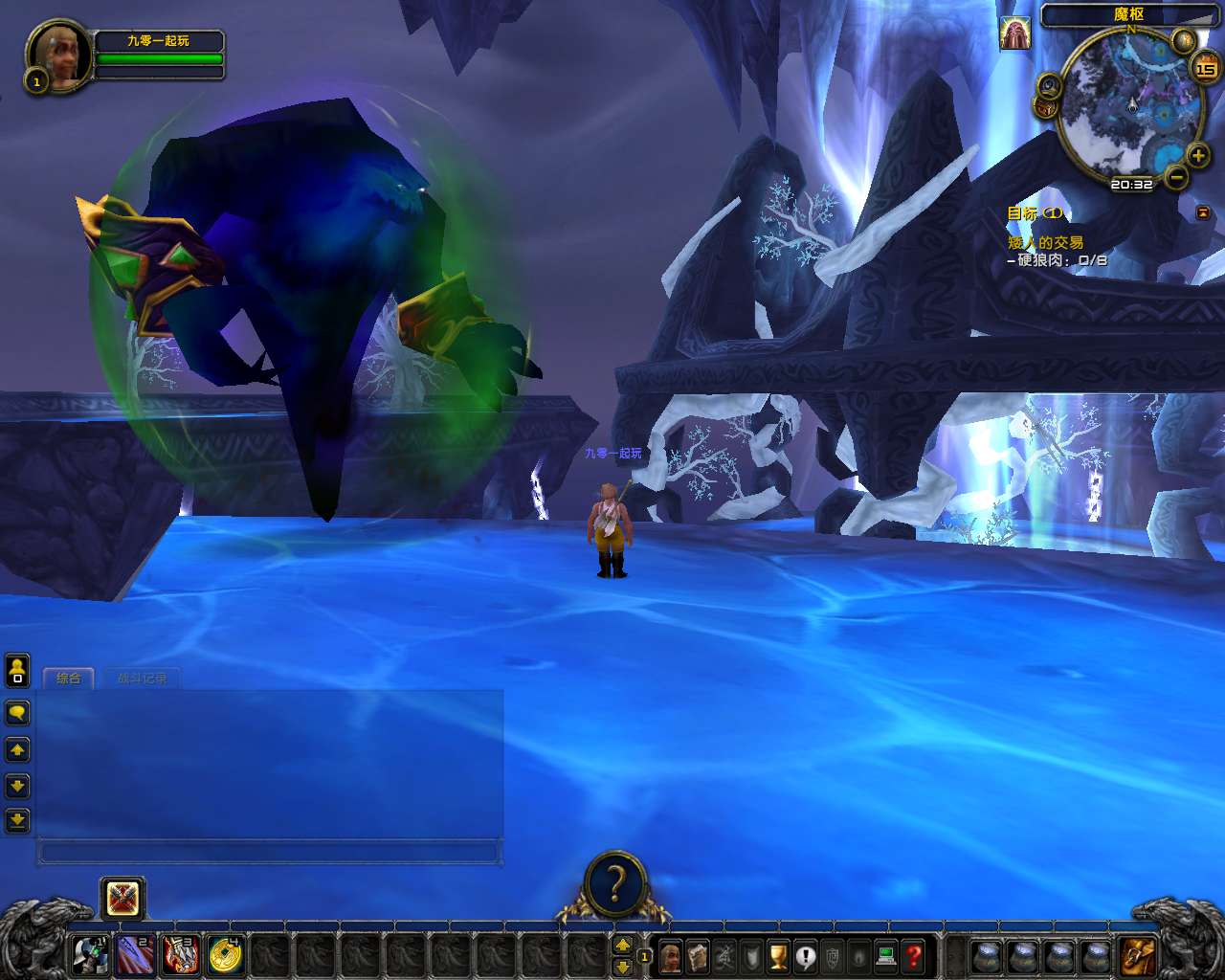Image resolution: width=1225 pixels, height=980 pixels.
Task: Open the character info micro button
Action: [671, 955]
